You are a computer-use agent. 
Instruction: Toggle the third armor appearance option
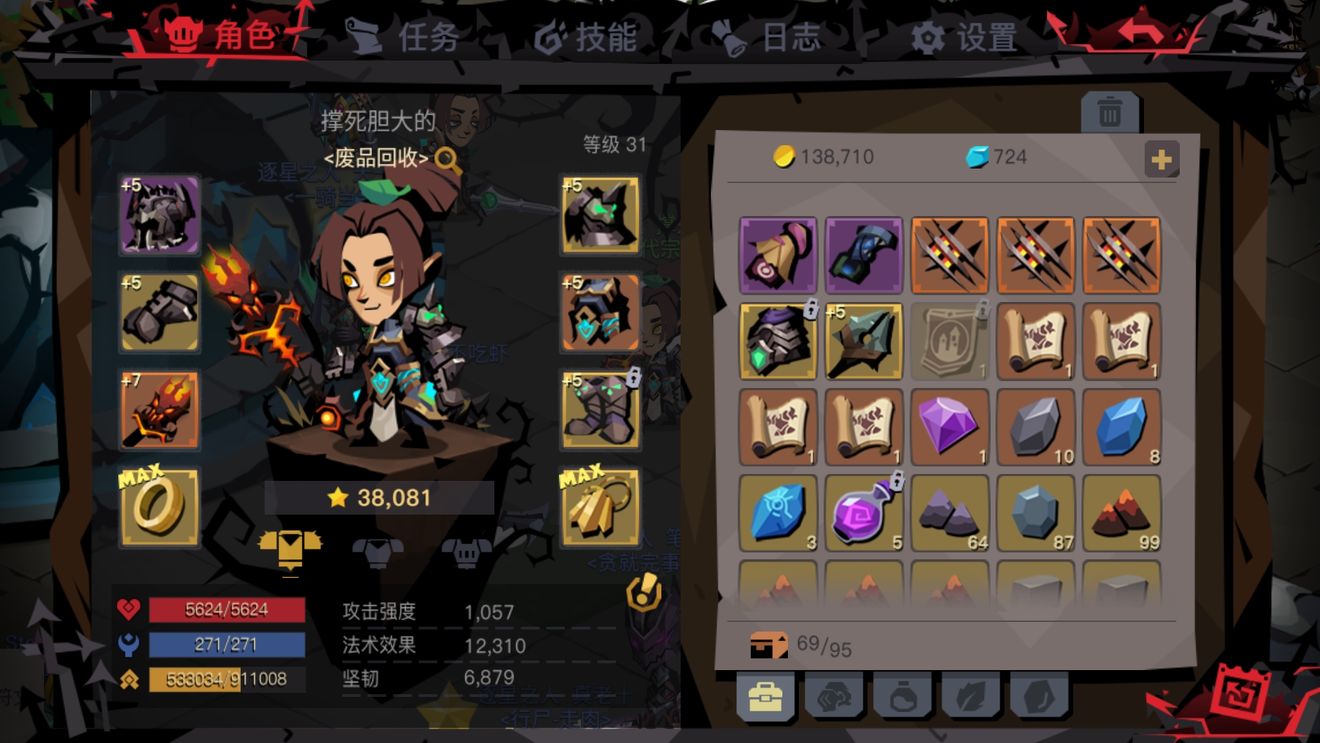click(461, 545)
